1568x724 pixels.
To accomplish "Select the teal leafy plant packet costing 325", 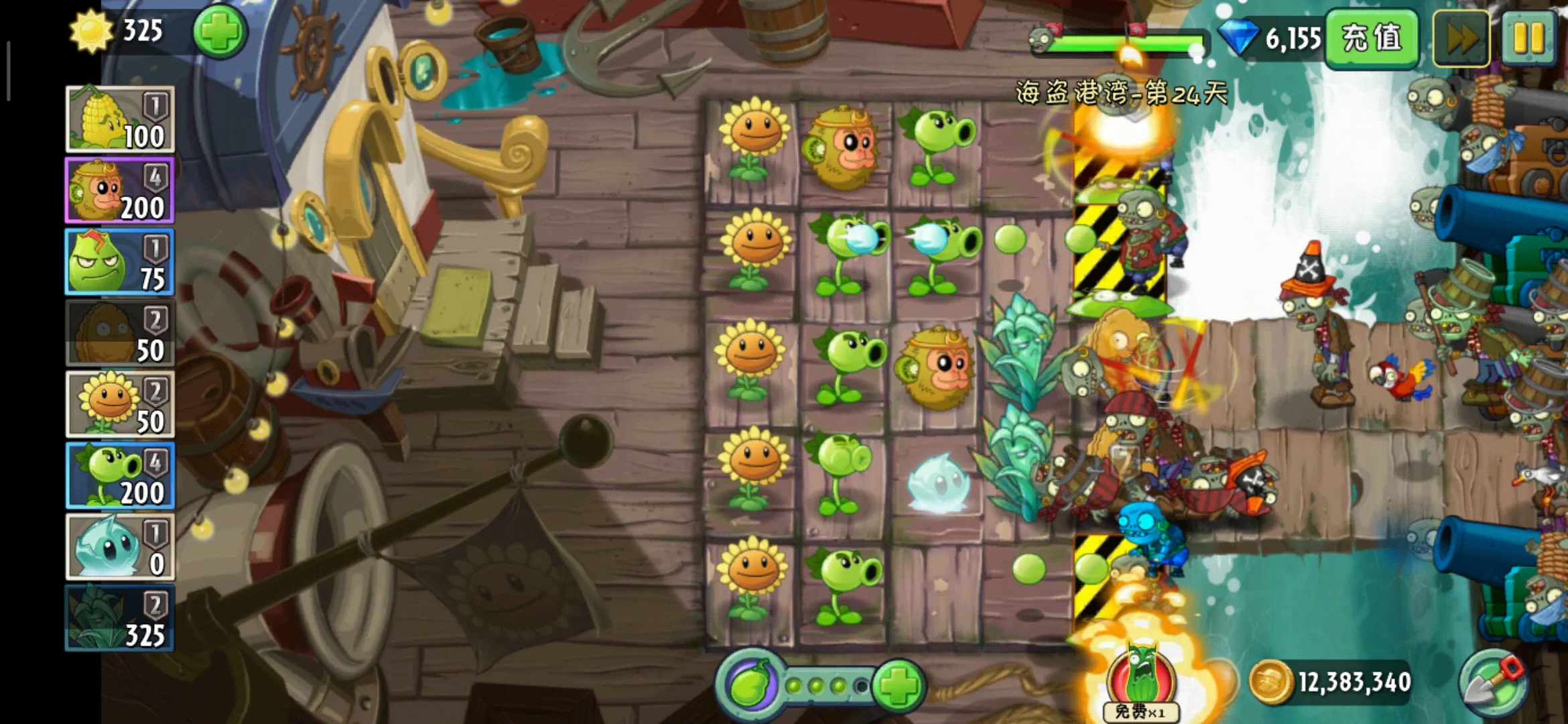I will [120, 617].
